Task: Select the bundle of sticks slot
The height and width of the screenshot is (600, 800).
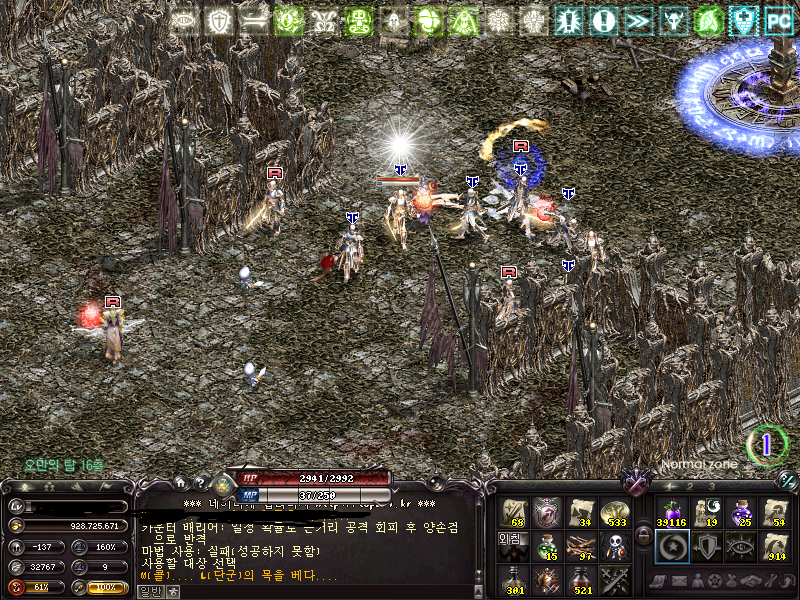Action: (581, 545)
